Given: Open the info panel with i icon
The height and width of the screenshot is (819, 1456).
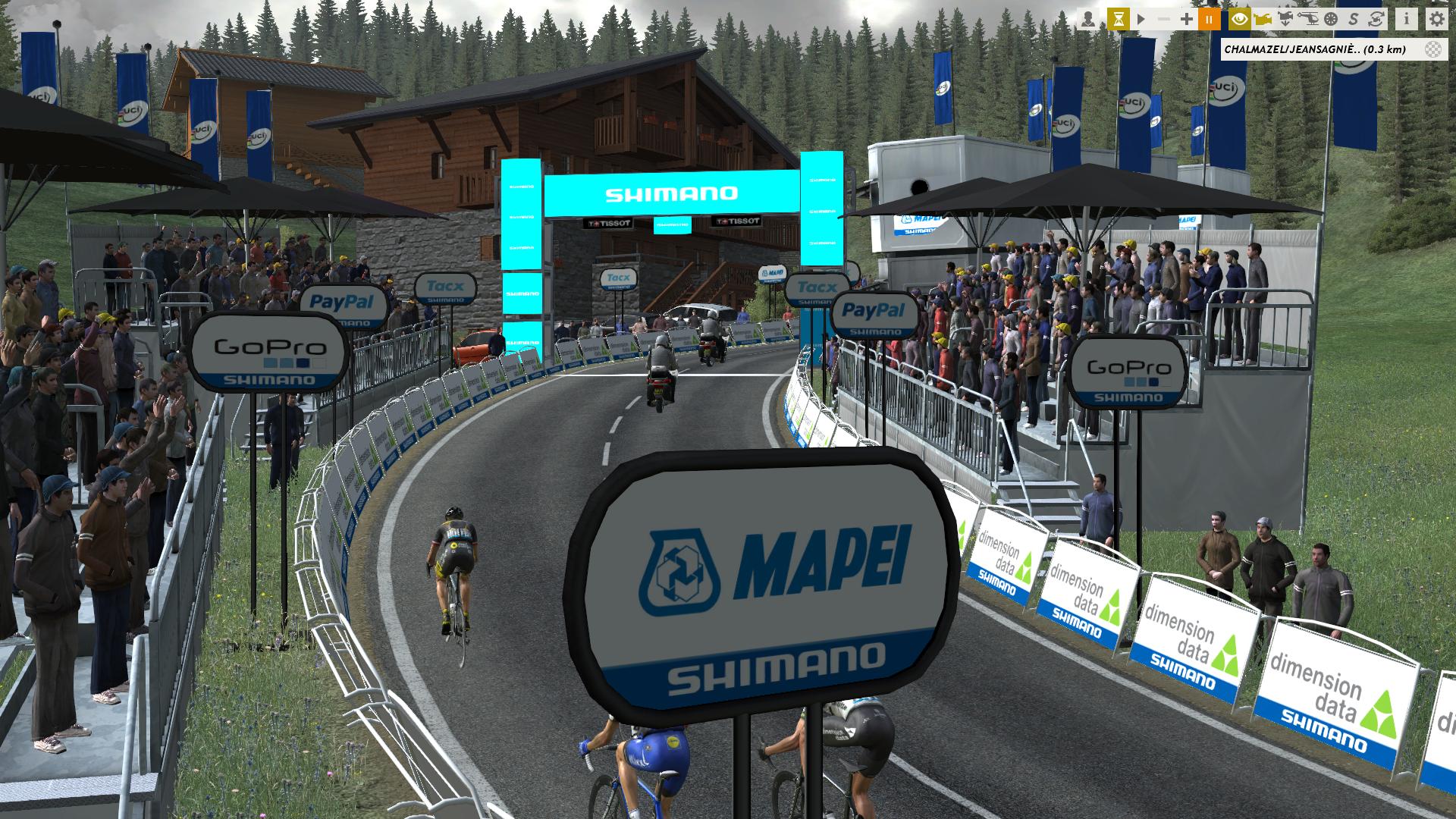Looking at the screenshot, I should point(1406,19).
